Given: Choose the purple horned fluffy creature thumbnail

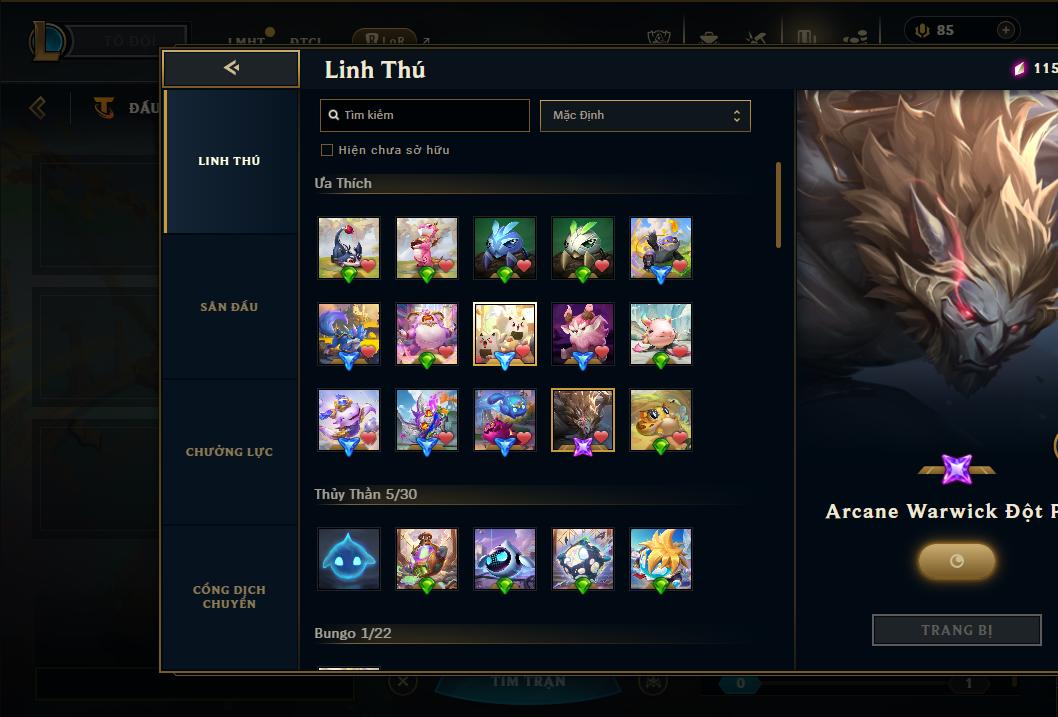Looking at the screenshot, I should tap(583, 334).
